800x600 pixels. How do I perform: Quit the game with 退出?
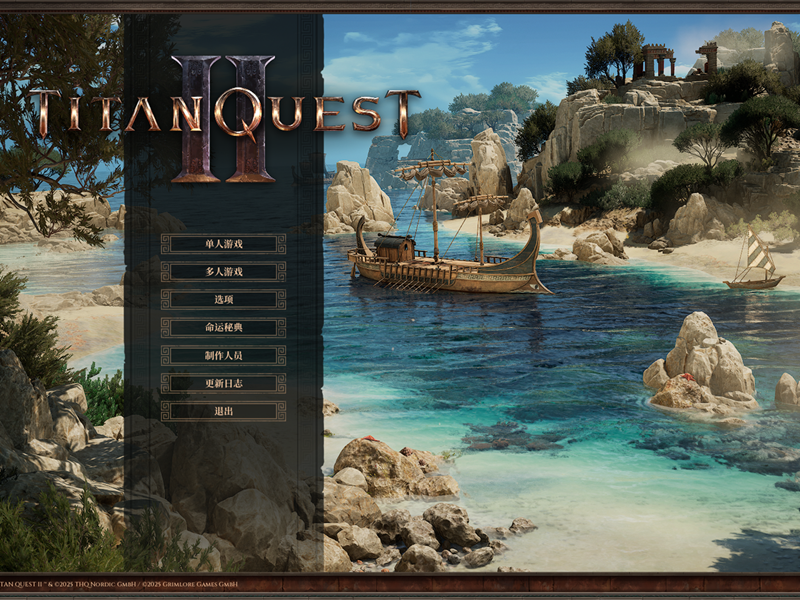[223, 411]
